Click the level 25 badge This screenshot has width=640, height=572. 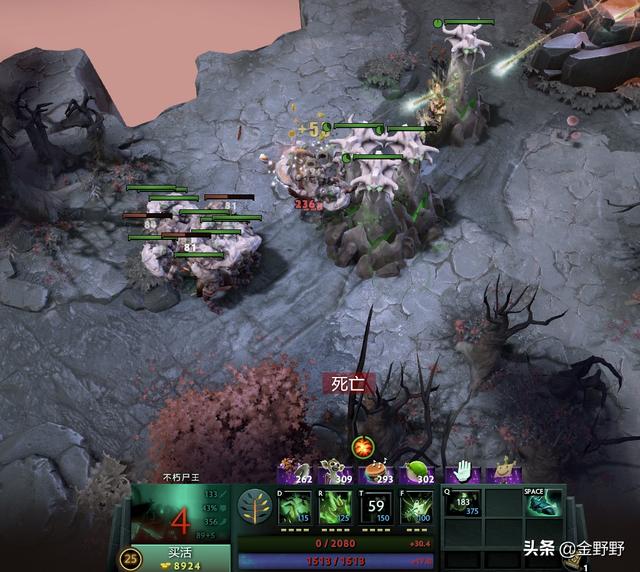(130, 559)
